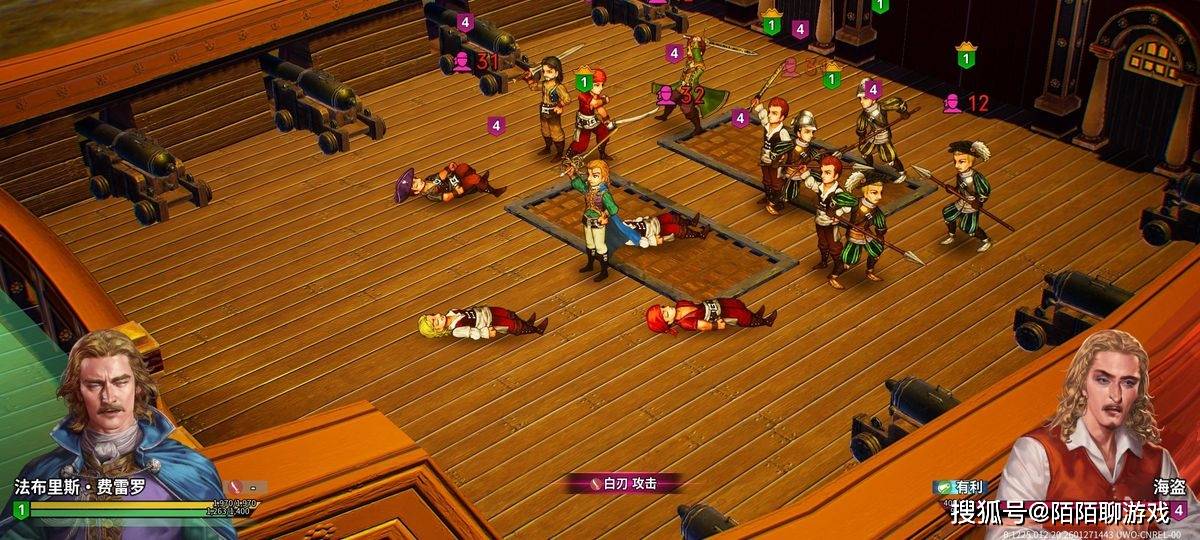Click the 有利 advantage status tag
Image resolution: width=1200 pixels, height=540 pixels.
[959, 487]
